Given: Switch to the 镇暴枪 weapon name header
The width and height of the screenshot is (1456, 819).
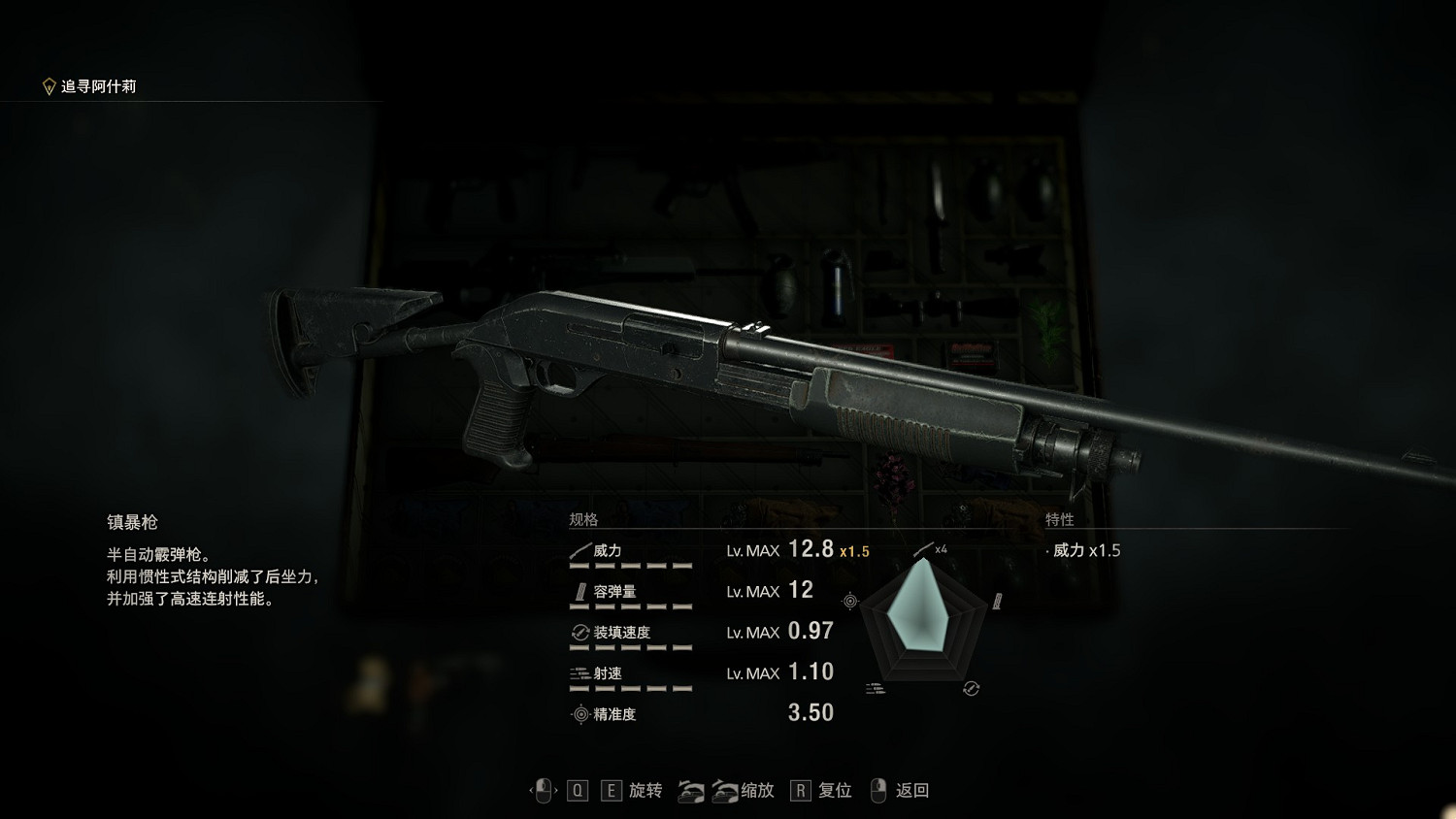Looking at the screenshot, I should coord(134,521).
